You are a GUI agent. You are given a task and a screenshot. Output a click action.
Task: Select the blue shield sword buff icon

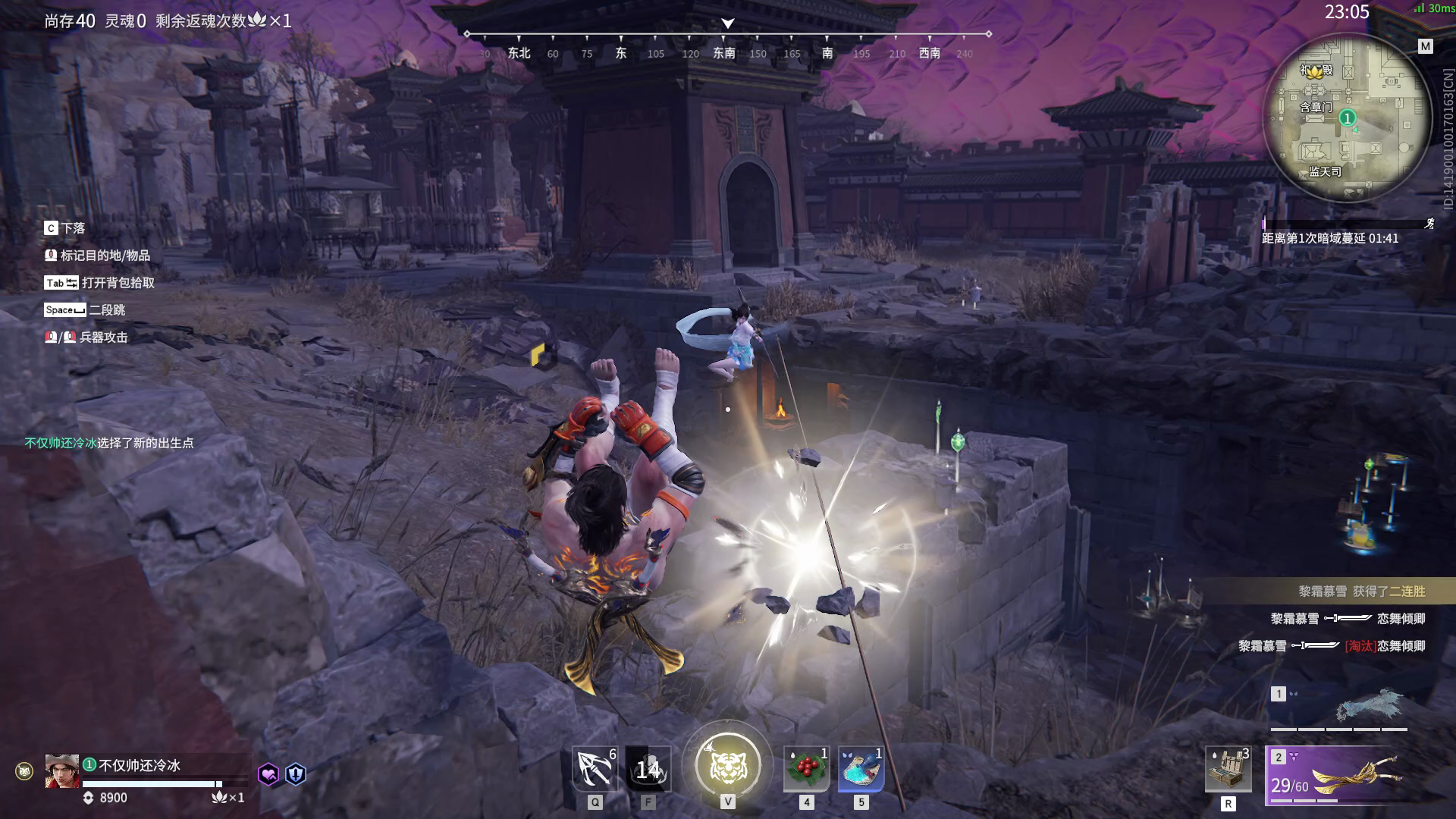[x=296, y=774]
